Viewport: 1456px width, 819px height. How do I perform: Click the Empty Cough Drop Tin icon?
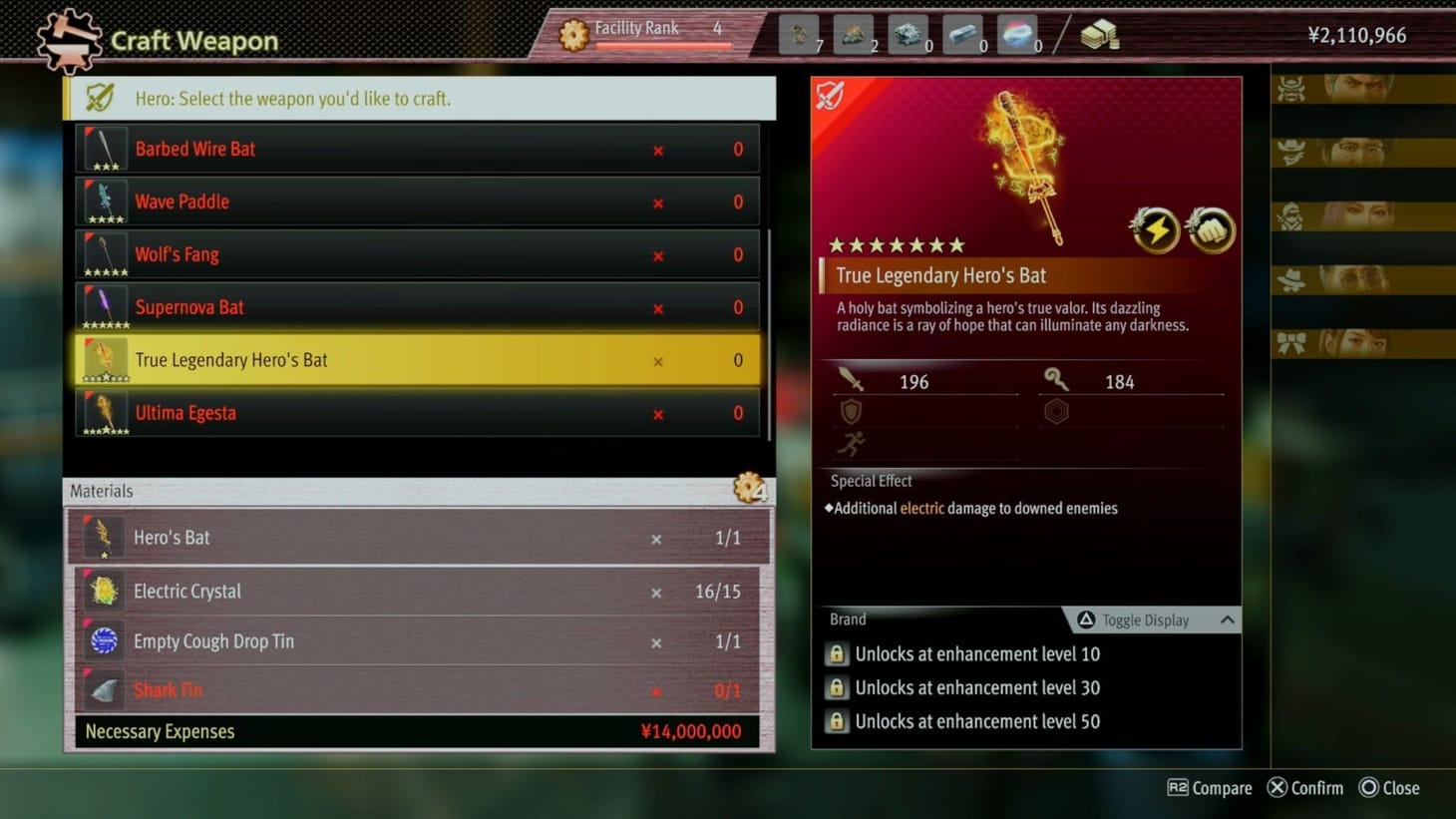click(104, 640)
